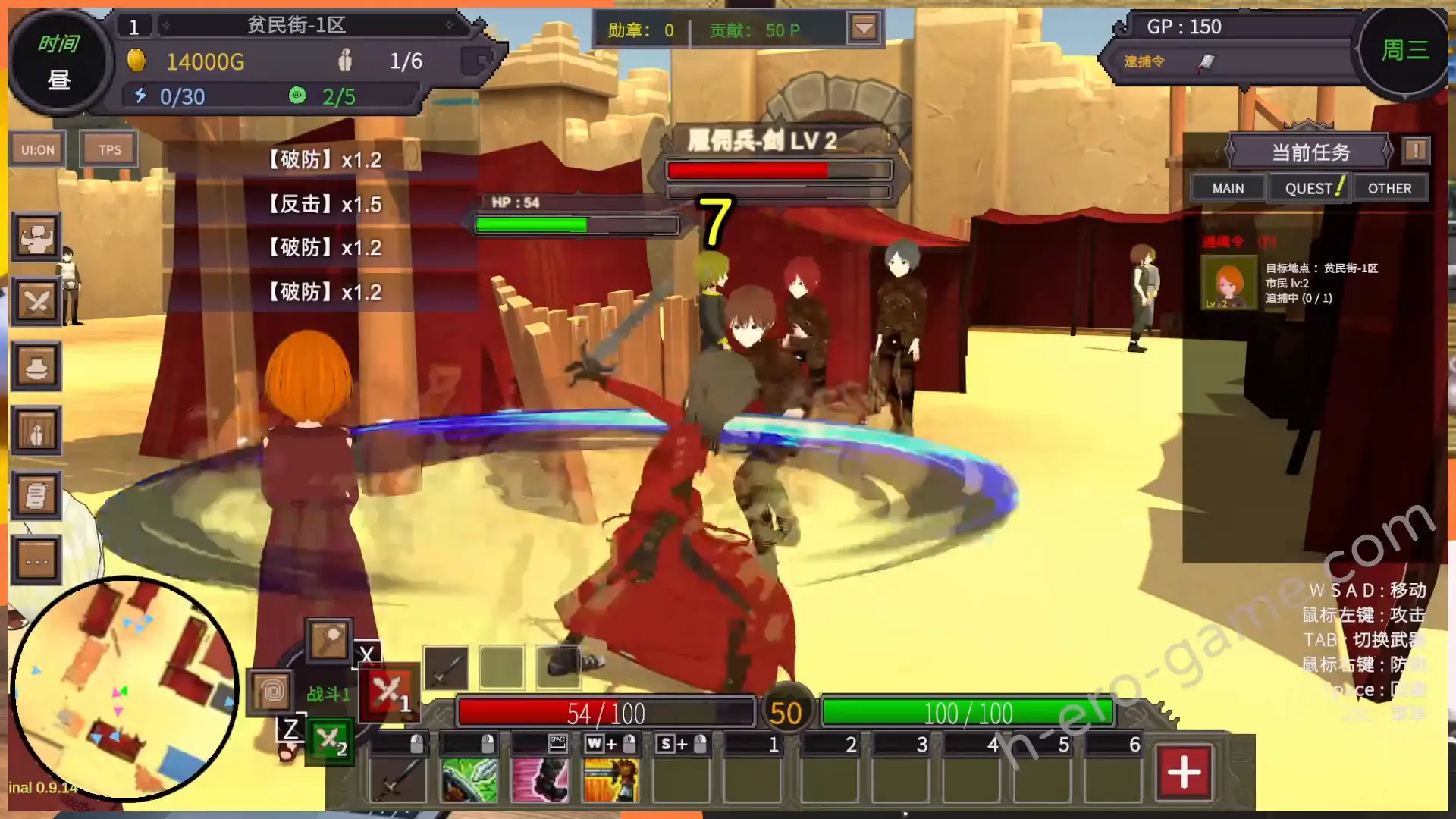Switch camera with the TPS button
Image resolution: width=1456 pixels, height=819 pixels.
[x=109, y=149]
